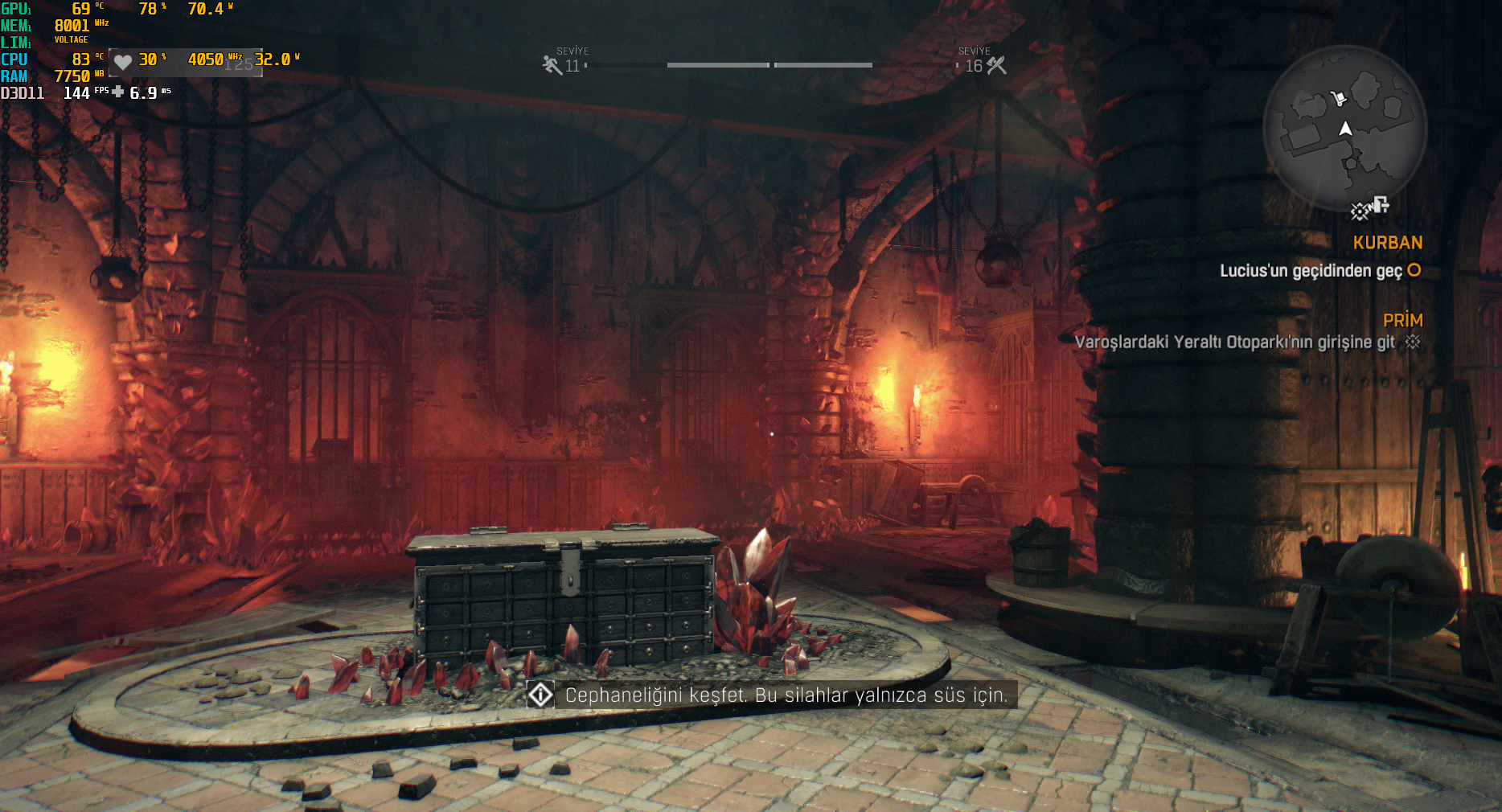Click the quest marker icons below minimap
The width and height of the screenshot is (1502, 812).
click(x=1370, y=208)
